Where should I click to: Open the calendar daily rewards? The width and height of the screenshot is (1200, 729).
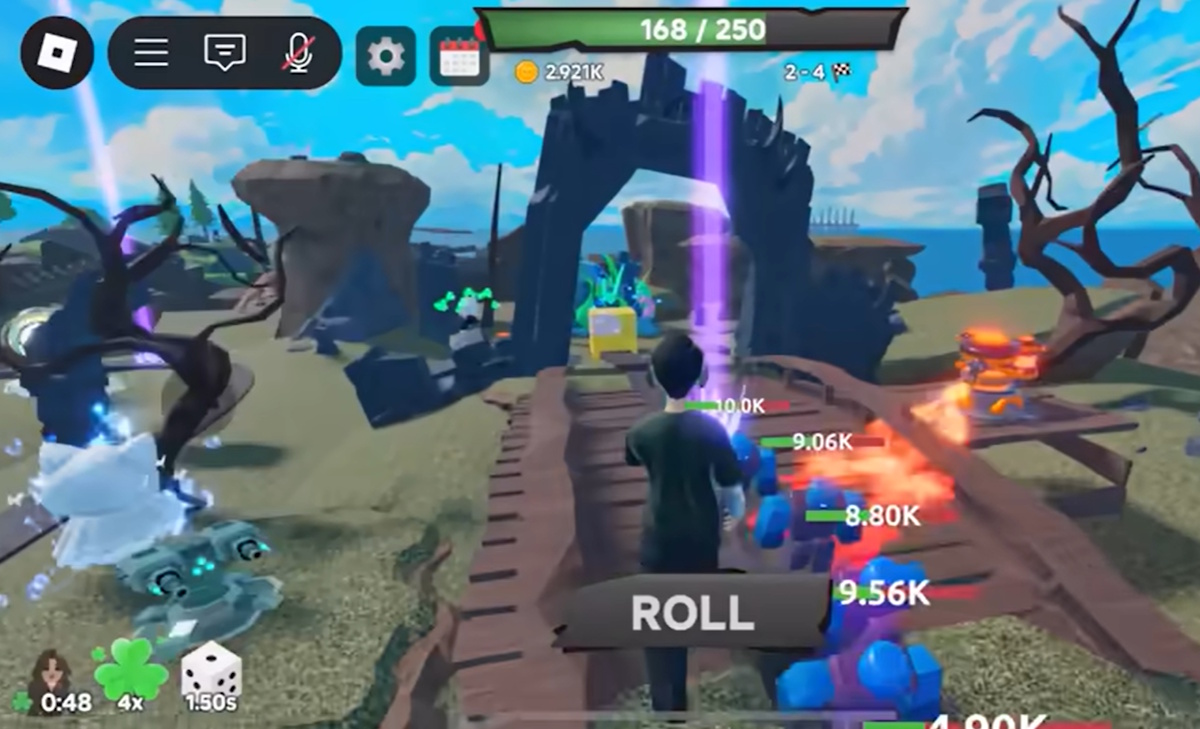click(x=459, y=56)
